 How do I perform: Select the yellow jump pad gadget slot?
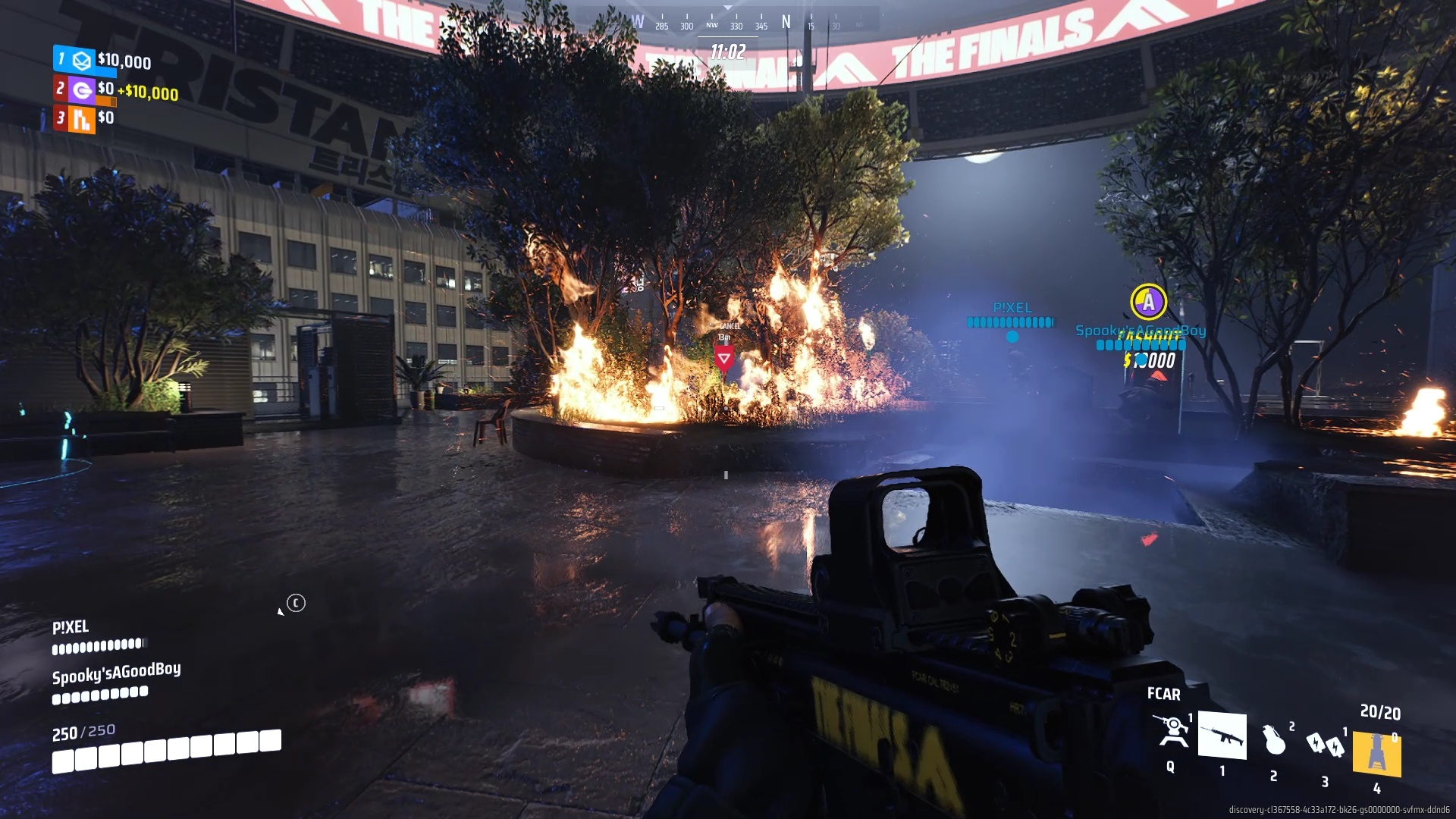pos(1376,753)
